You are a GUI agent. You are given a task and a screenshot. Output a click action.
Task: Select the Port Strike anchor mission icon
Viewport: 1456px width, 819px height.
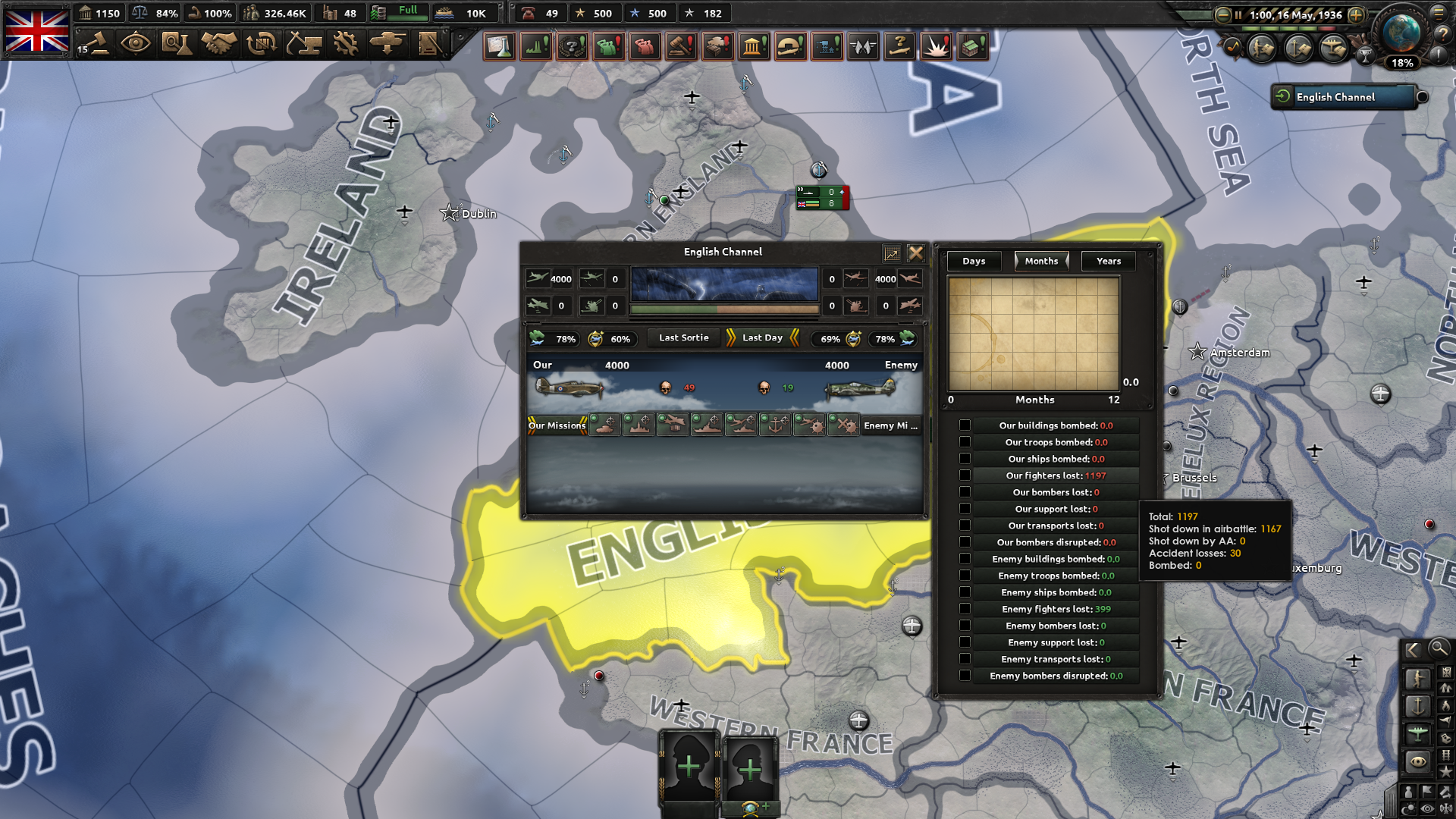[776, 425]
